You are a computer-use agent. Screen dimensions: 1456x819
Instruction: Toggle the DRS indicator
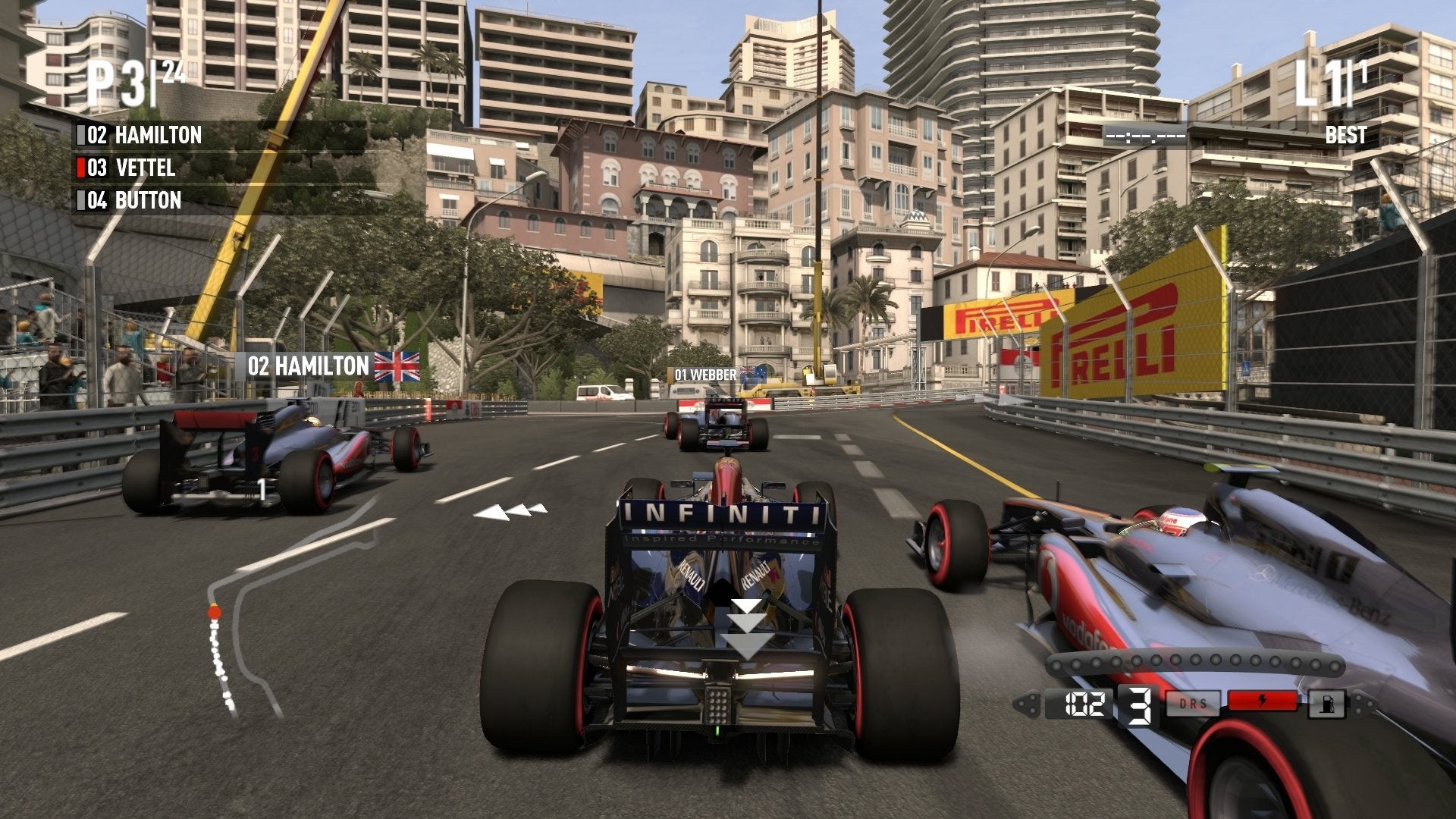pos(1193,703)
